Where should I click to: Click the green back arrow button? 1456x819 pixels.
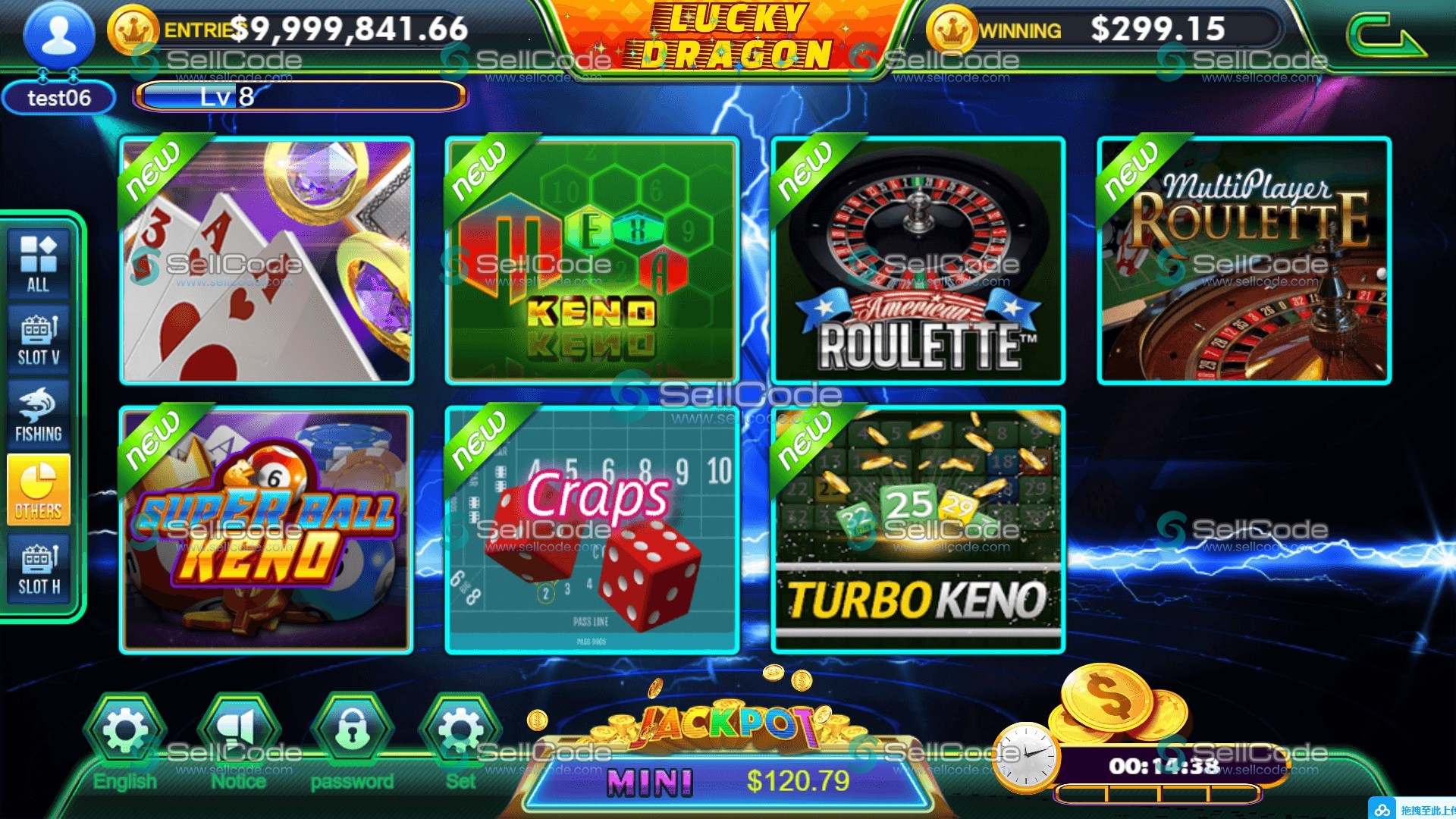(1385, 38)
